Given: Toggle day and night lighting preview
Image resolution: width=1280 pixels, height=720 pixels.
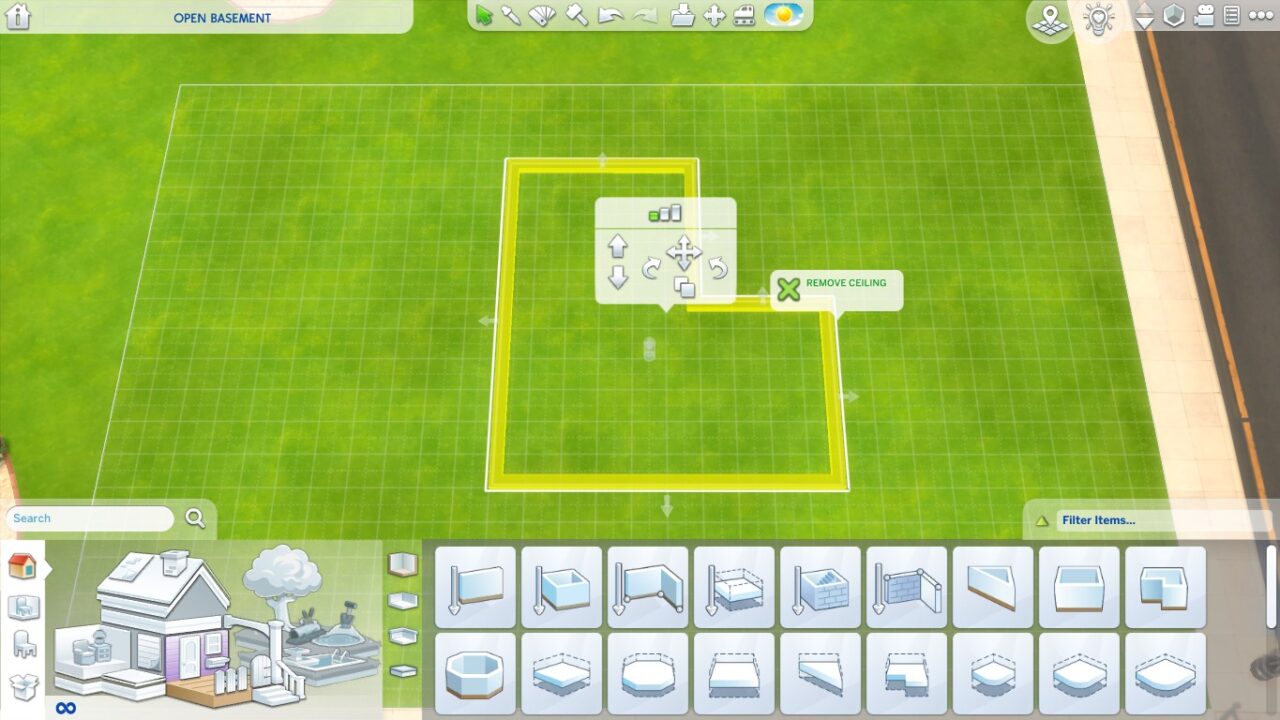Looking at the screenshot, I should point(783,17).
